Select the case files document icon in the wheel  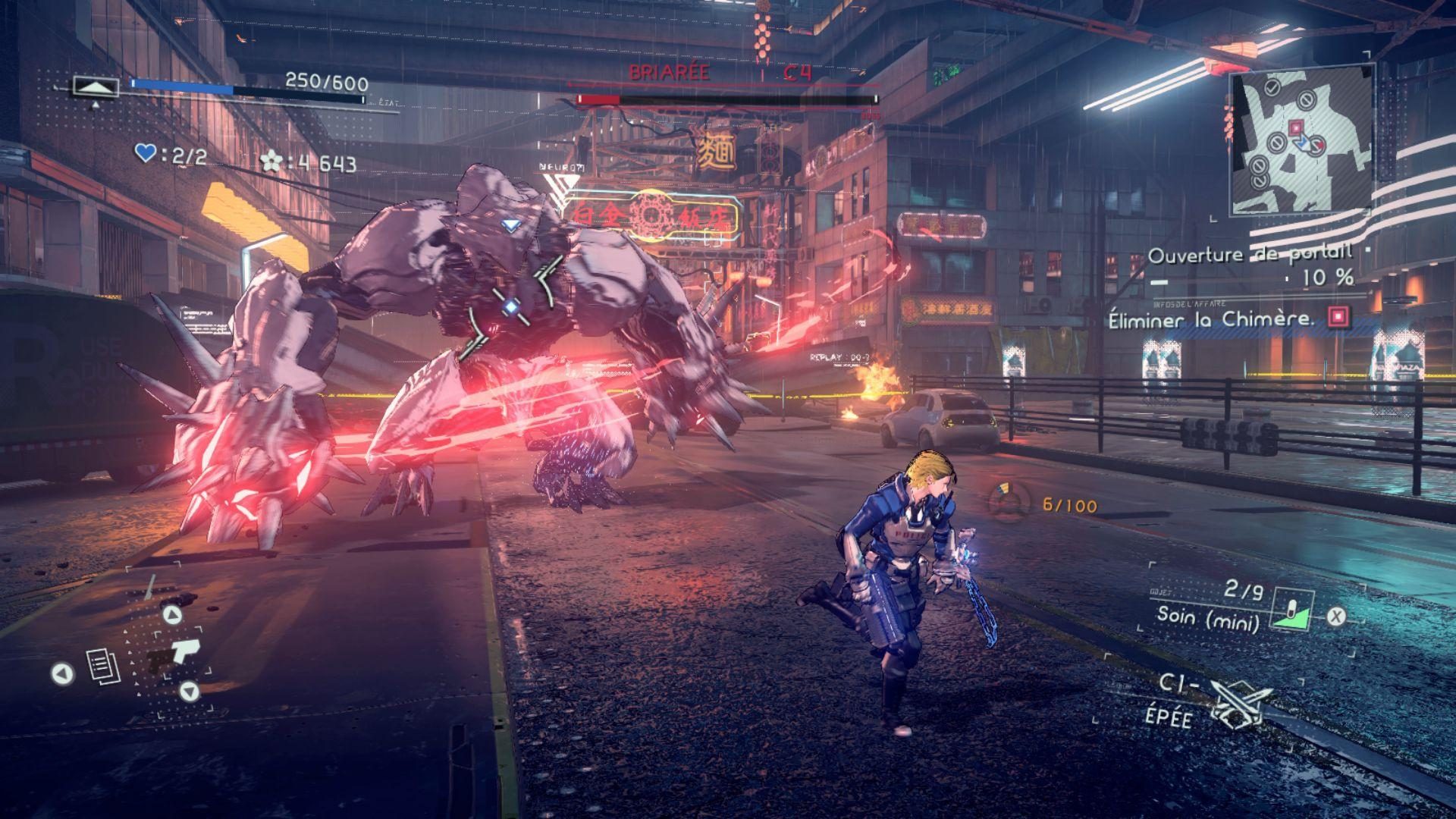coord(102,665)
